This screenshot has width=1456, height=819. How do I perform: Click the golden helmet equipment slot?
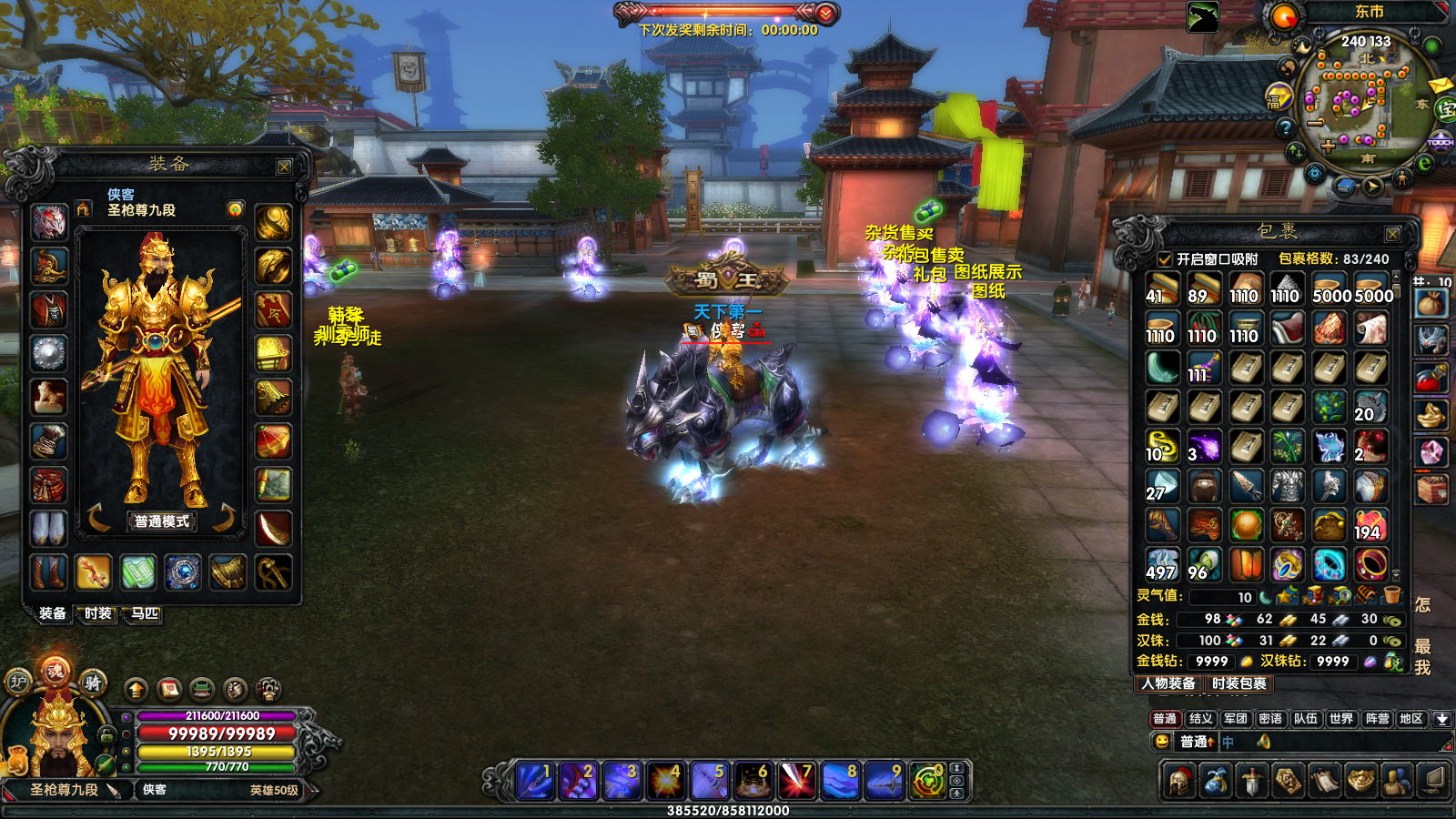click(49, 266)
